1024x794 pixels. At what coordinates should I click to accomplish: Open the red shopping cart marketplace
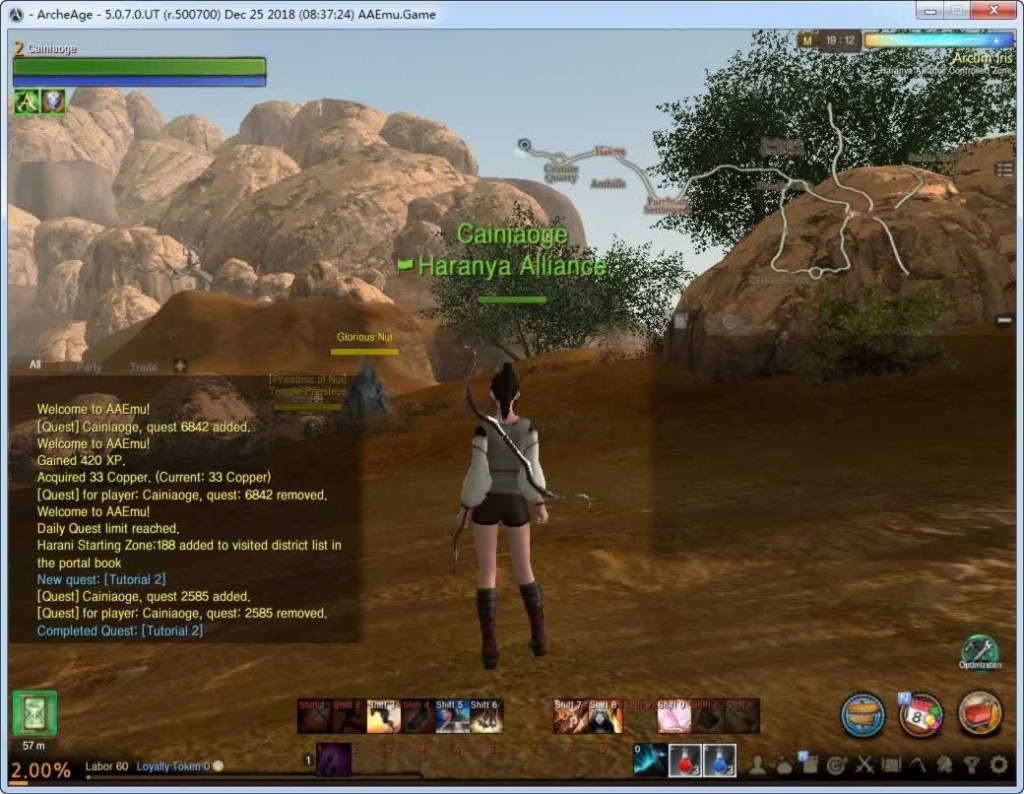(980, 715)
